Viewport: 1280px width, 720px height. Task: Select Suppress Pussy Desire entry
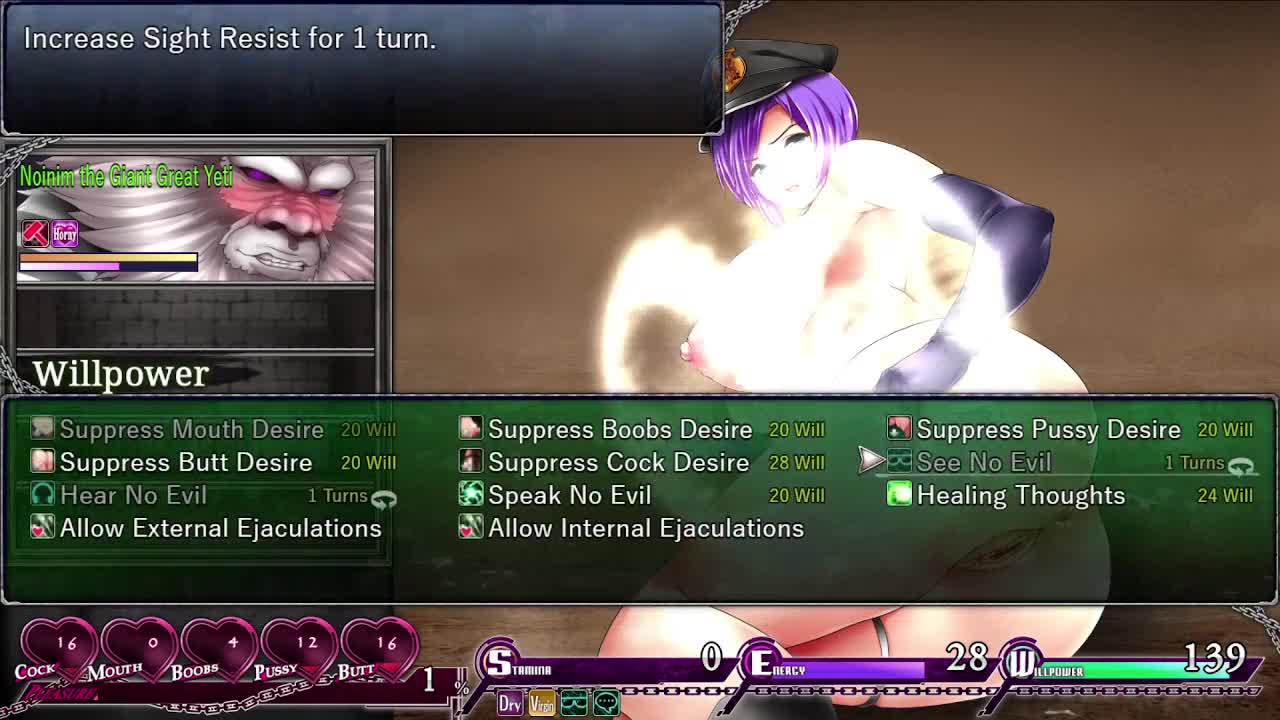(x=1047, y=430)
